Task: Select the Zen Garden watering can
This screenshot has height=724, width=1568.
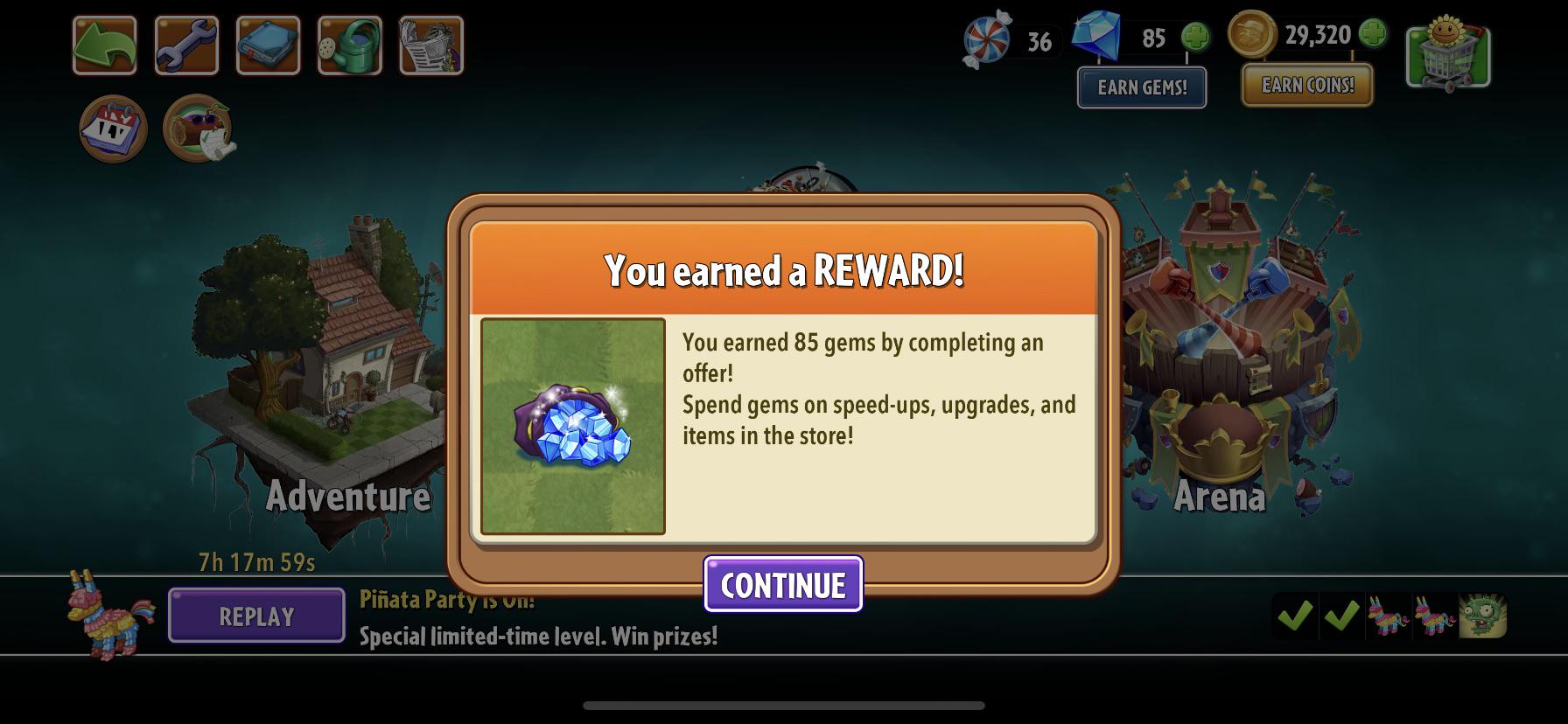Action: pos(349,45)
